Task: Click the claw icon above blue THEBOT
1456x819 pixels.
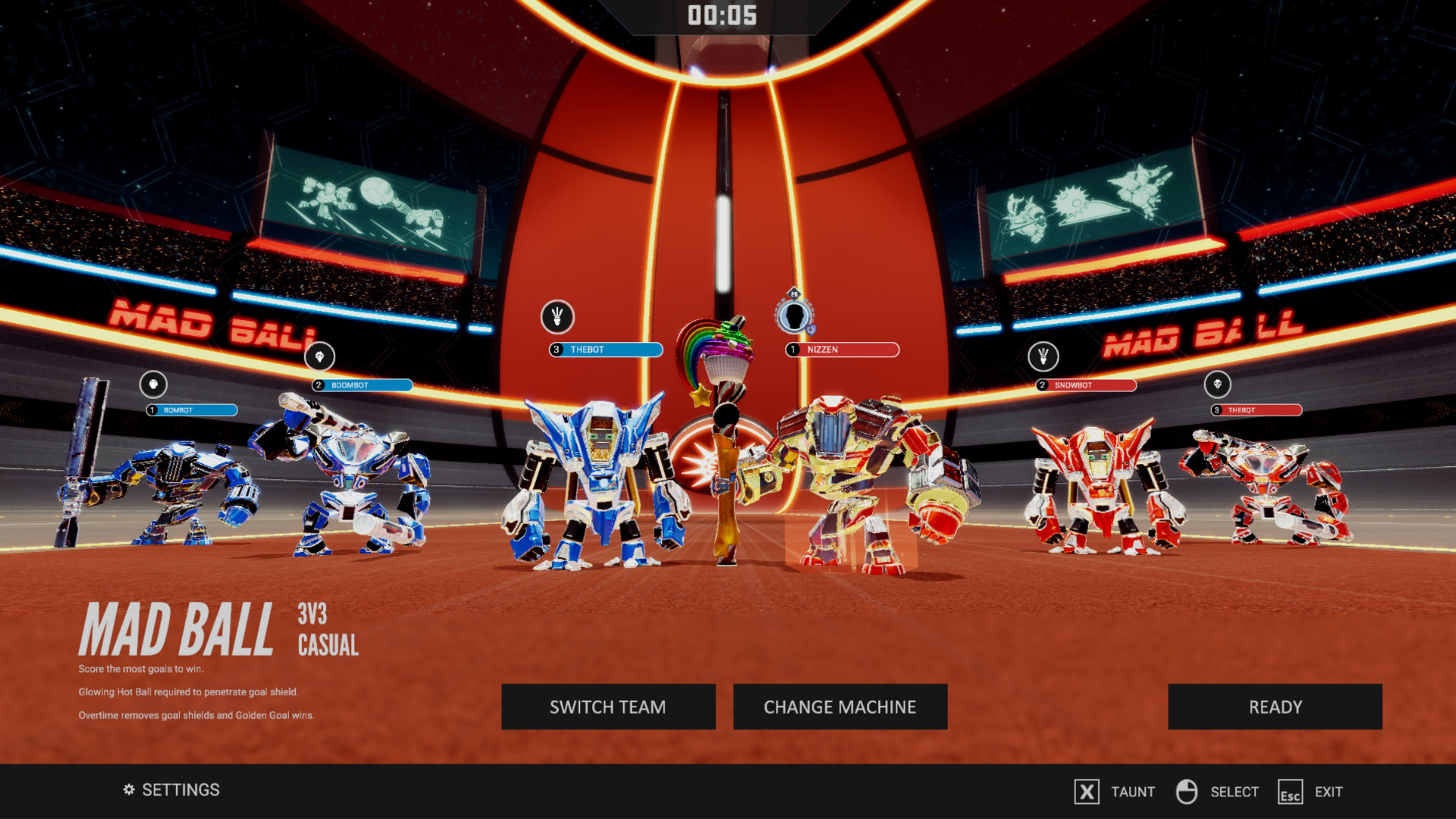Action: tap(556, 318)
